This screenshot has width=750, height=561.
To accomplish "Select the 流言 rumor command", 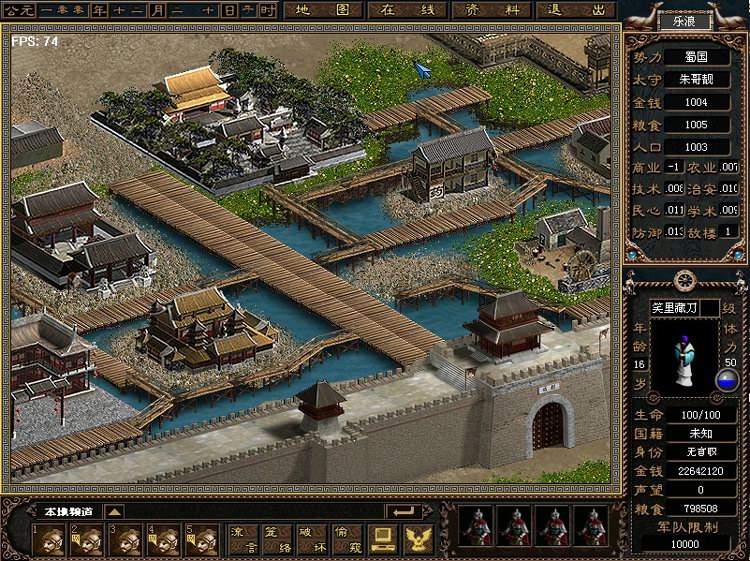I will [242, 540].
